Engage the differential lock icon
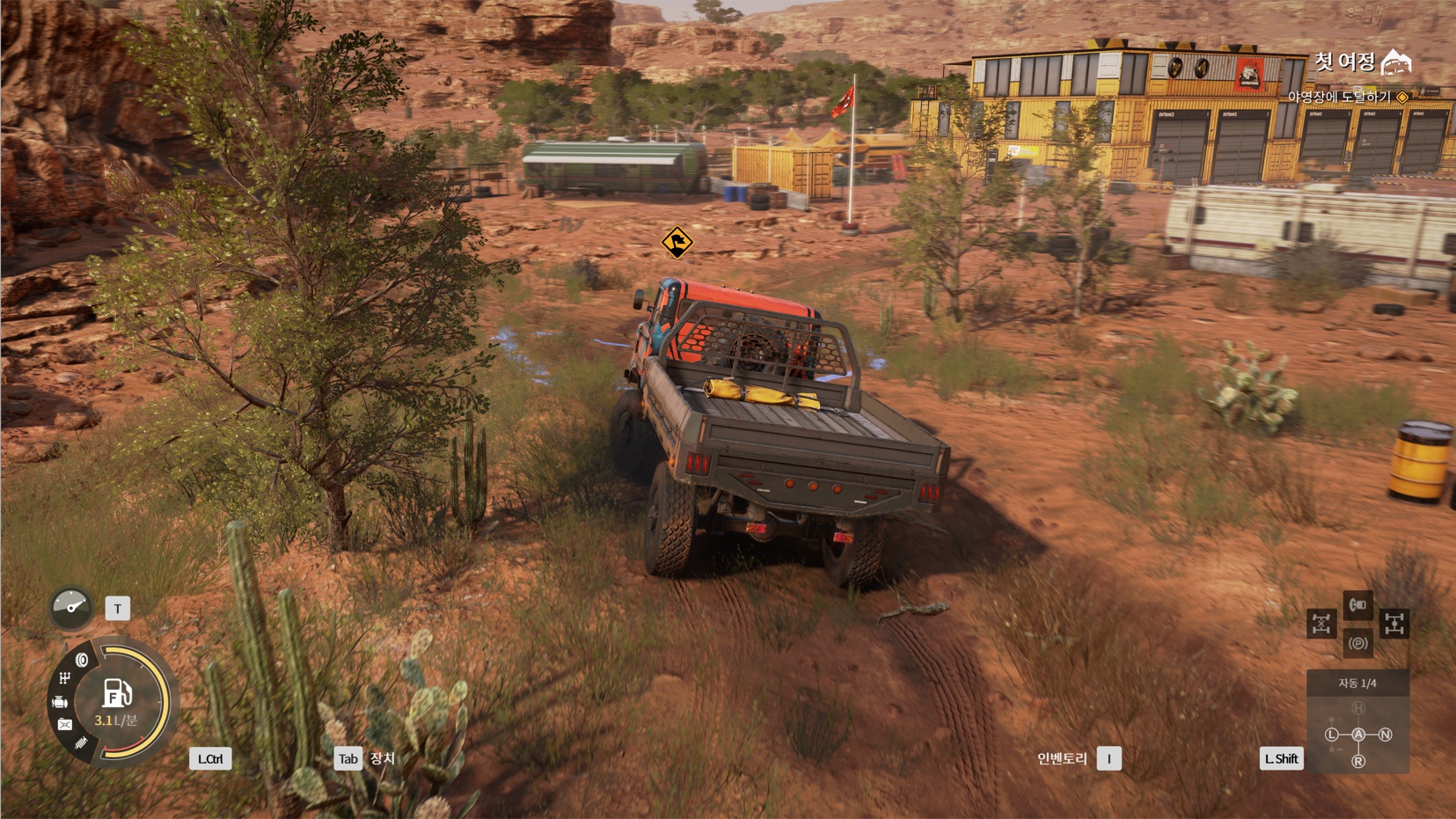Viewport: 1456px width, 819px height. 1321,624
